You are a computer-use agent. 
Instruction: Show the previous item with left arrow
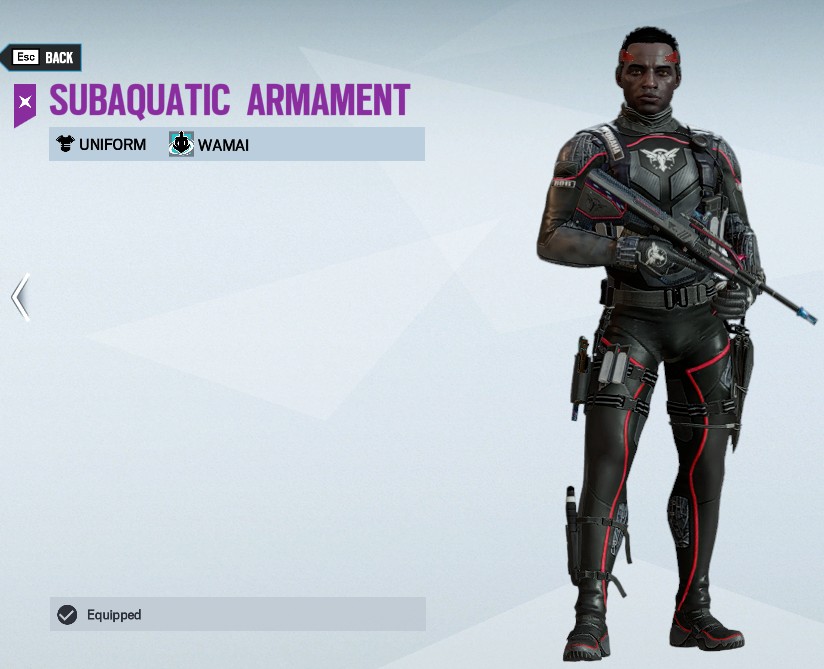[20, 297]
